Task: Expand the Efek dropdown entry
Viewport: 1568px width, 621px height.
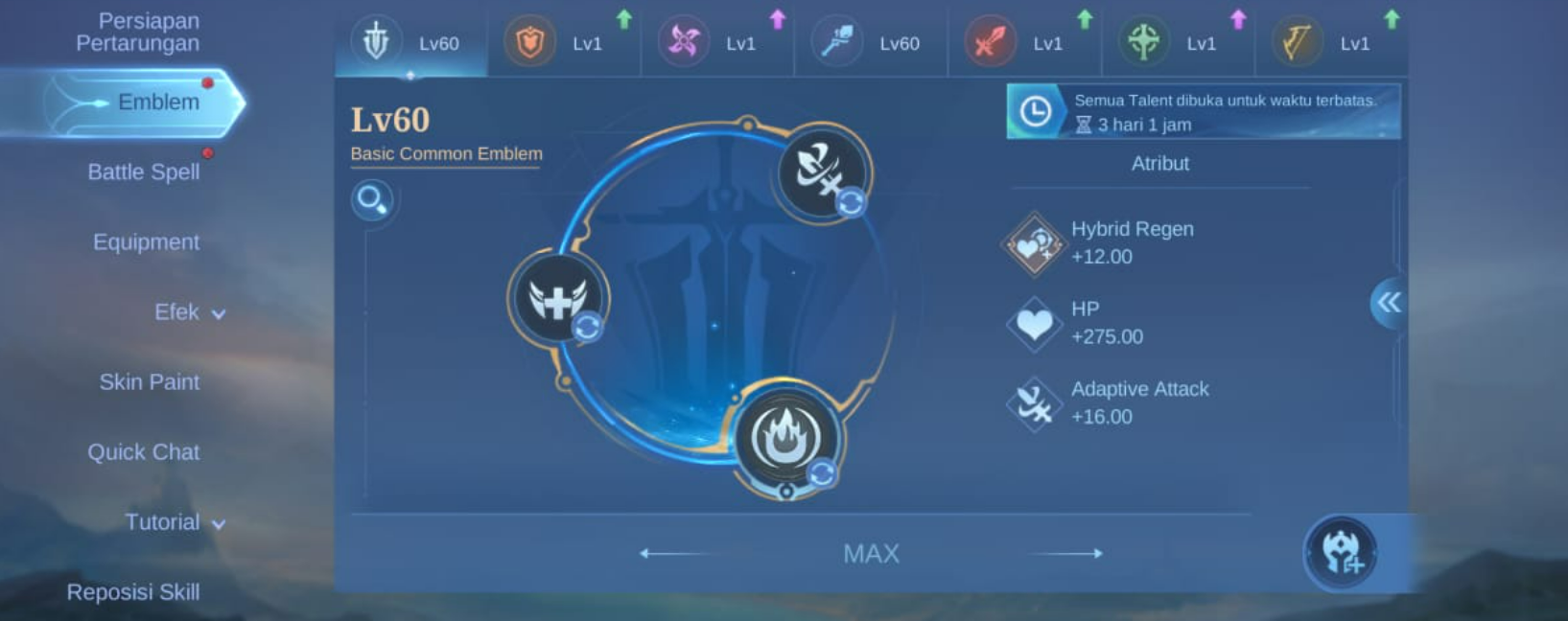Action: click(x=189, y=312)
